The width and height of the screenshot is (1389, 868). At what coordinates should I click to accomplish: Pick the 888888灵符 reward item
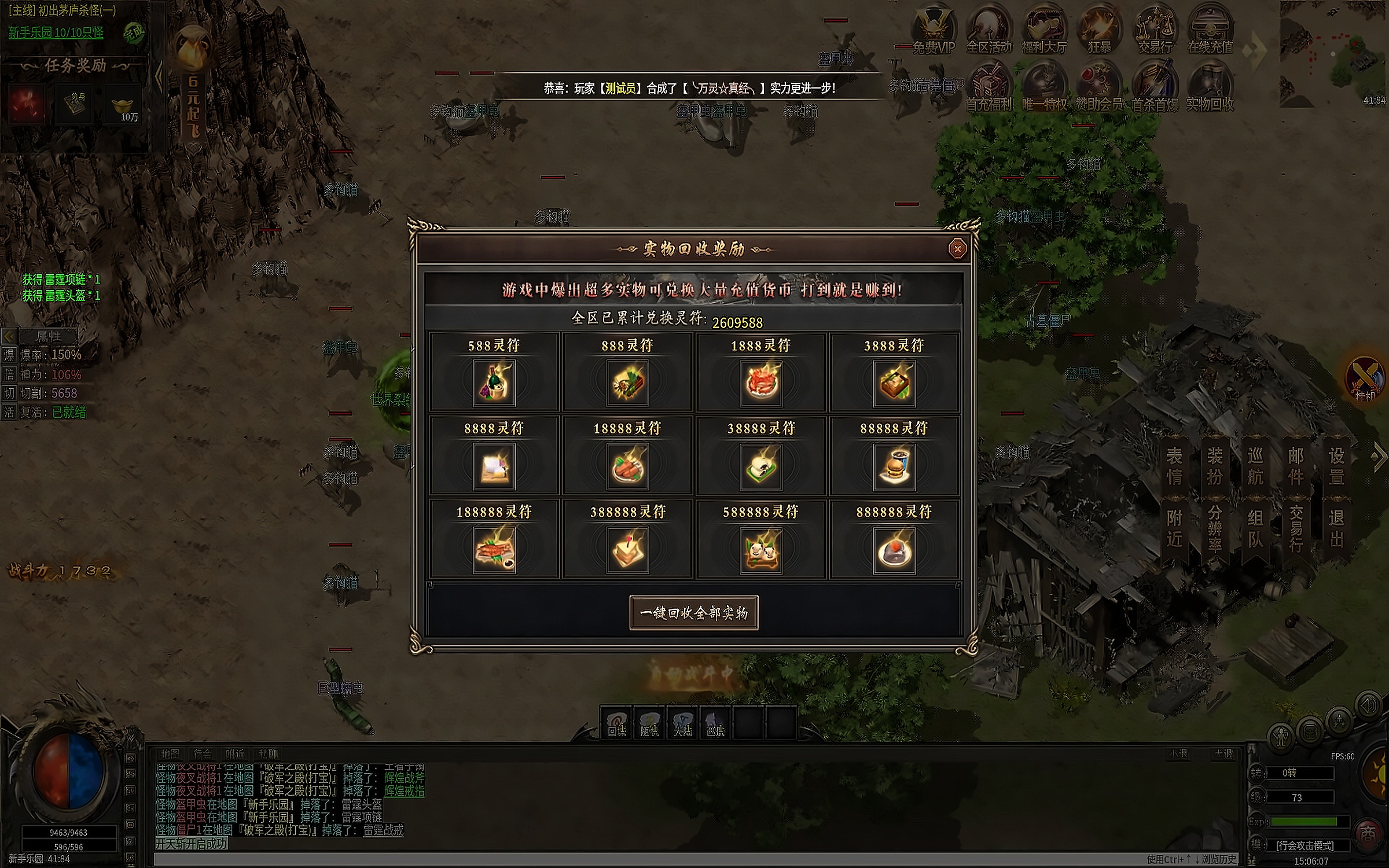click(x=894, y=550)
